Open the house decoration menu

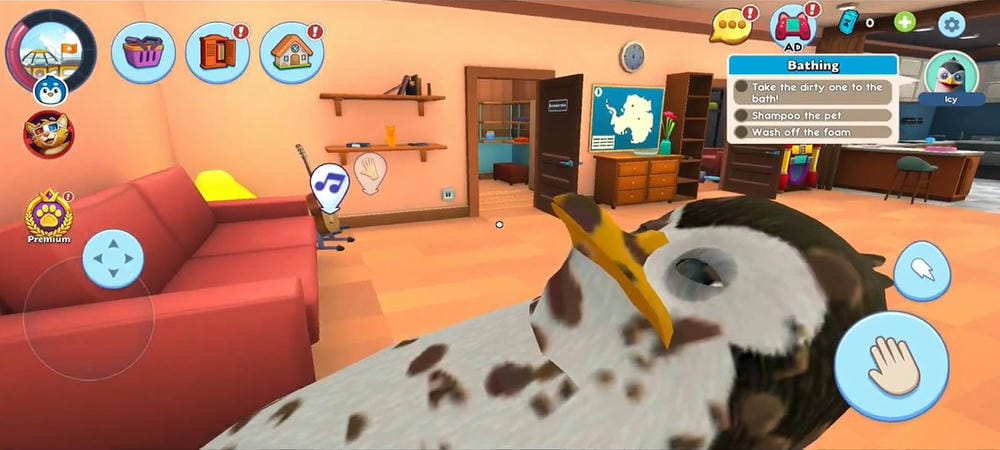tap(291, 52)
